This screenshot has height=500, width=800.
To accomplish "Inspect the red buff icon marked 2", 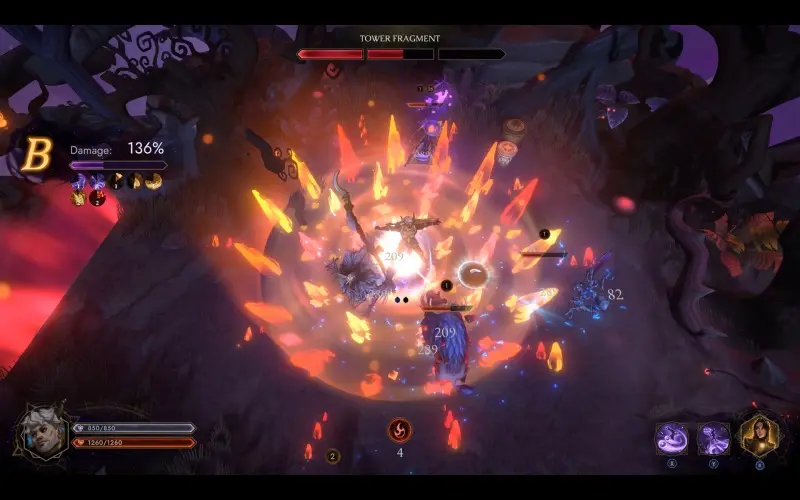I will pyautogui.click(x=97, y=198).
